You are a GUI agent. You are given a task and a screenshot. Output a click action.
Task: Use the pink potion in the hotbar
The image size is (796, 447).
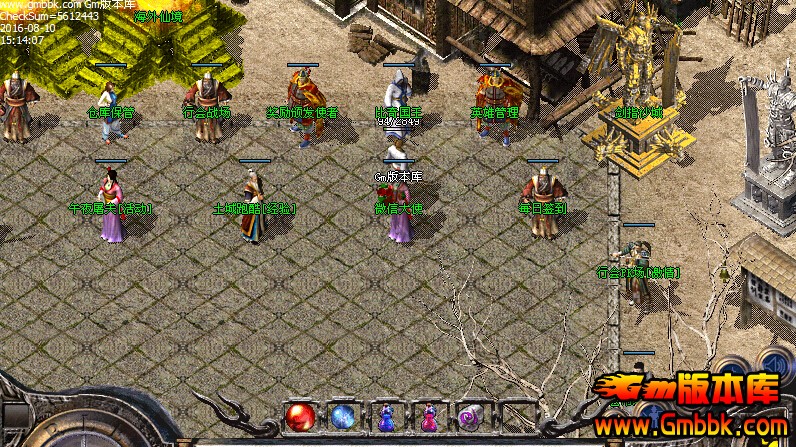pos(428,417)
